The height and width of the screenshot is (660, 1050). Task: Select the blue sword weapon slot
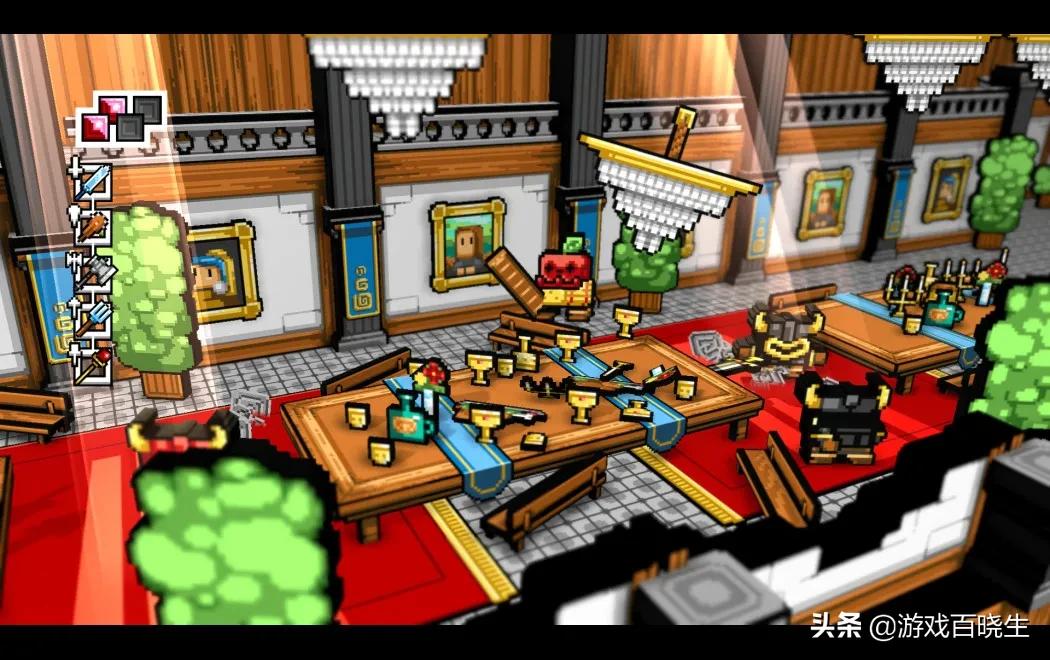tap(93, 183)
